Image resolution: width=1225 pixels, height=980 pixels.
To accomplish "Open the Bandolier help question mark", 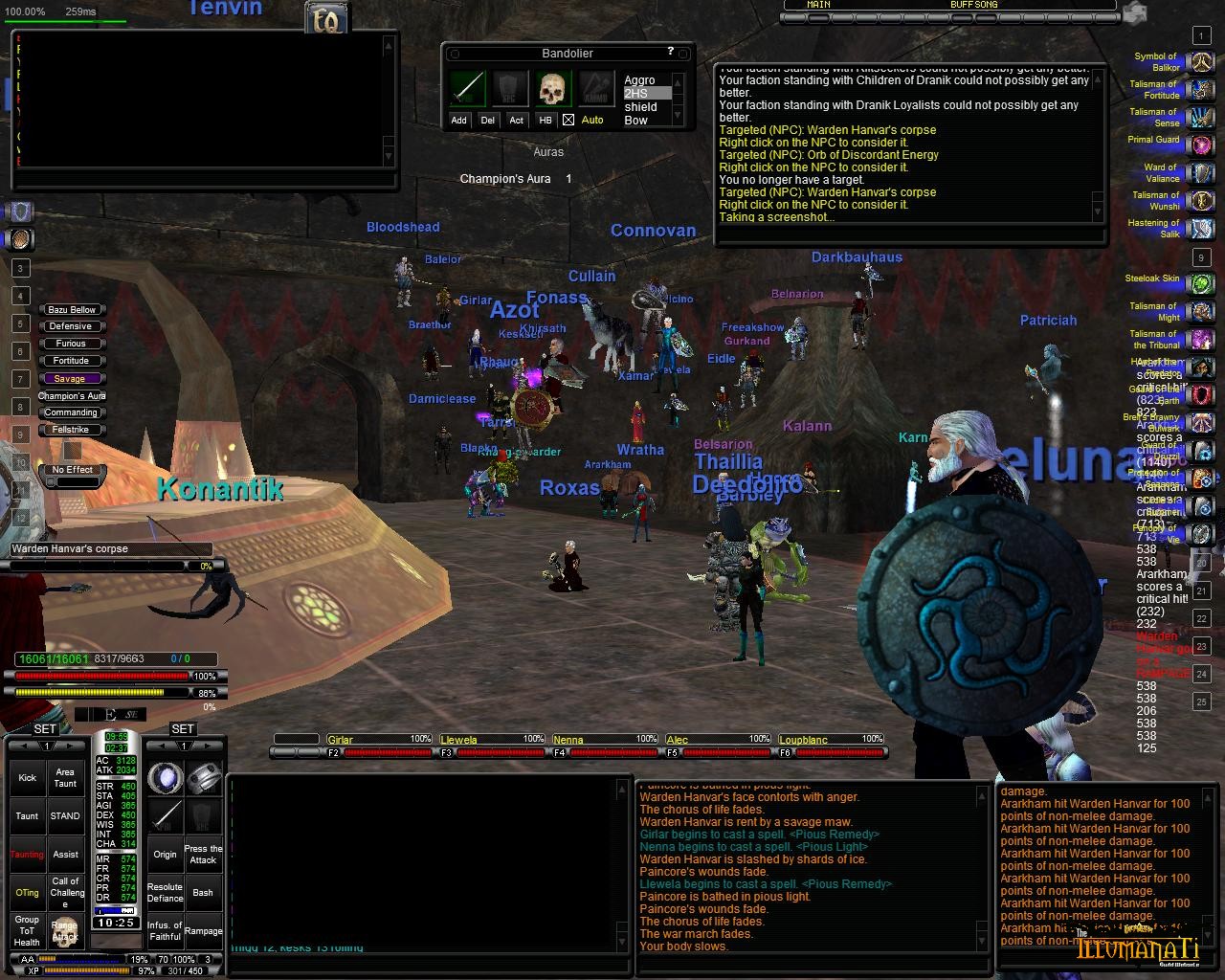I will pyautogui.click(x=670, y=52).
